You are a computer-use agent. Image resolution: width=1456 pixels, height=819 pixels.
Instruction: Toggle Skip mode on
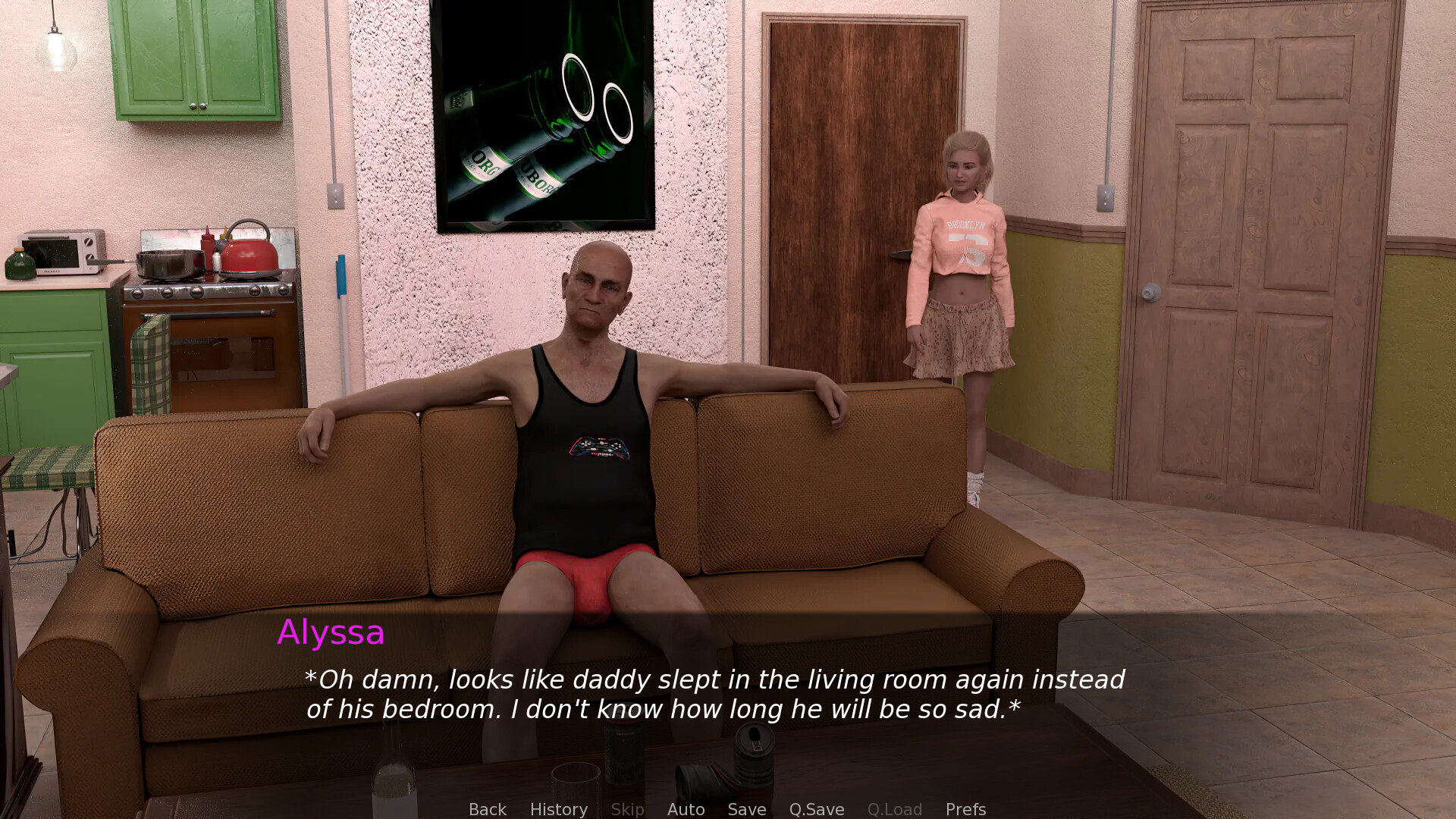[x=627, y=808]
